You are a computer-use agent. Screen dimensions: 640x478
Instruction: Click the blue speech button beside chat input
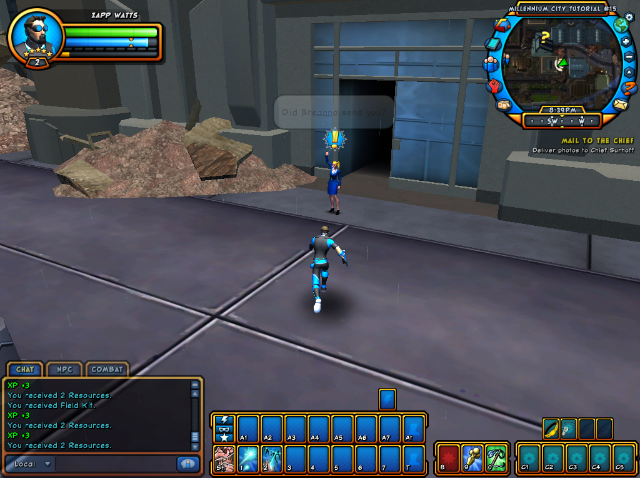tap(187, 464)
